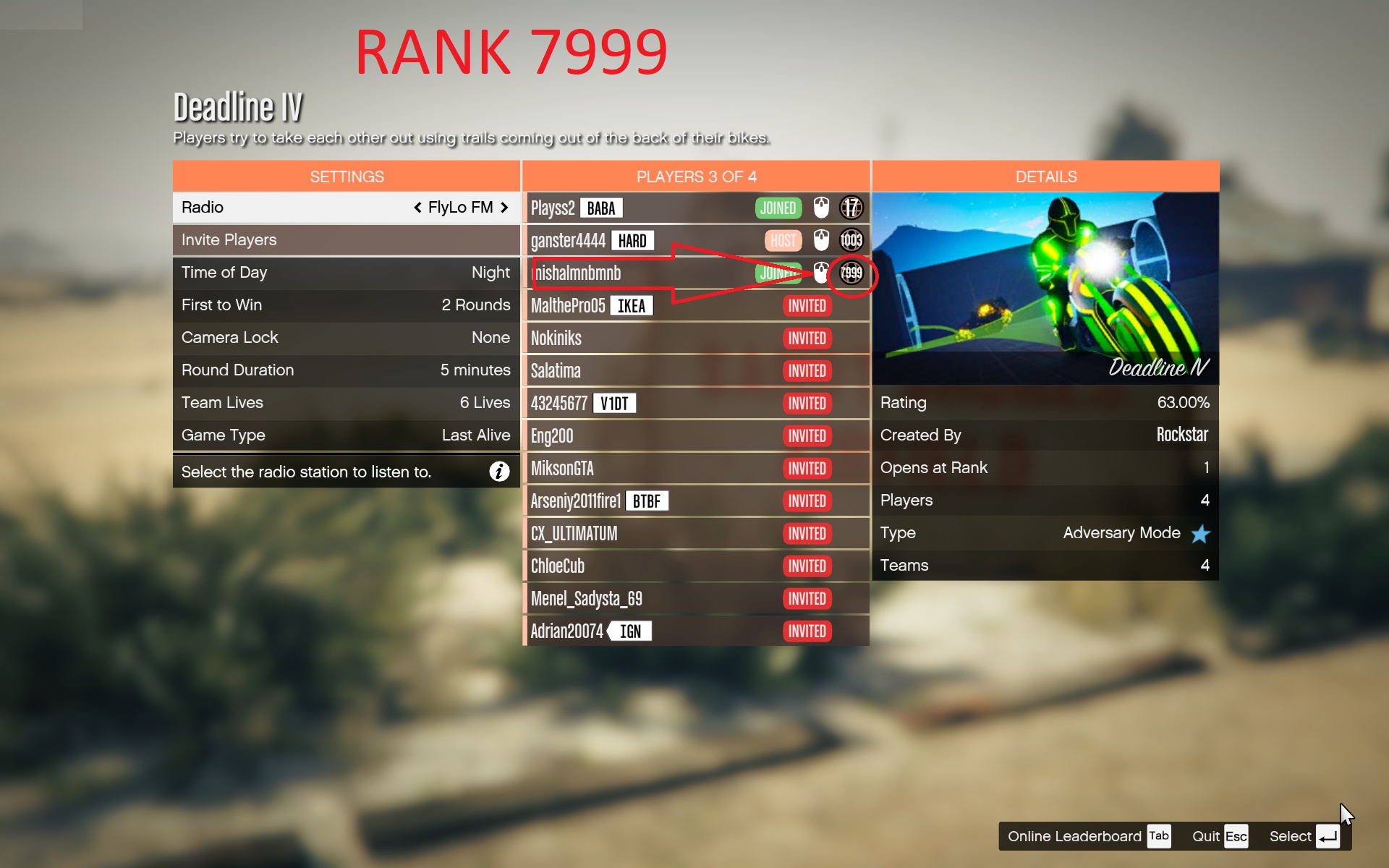Open the First to Win rounds selector
Image resolution: width=1389 pixels, height=868 pixels.
point(346,305)
